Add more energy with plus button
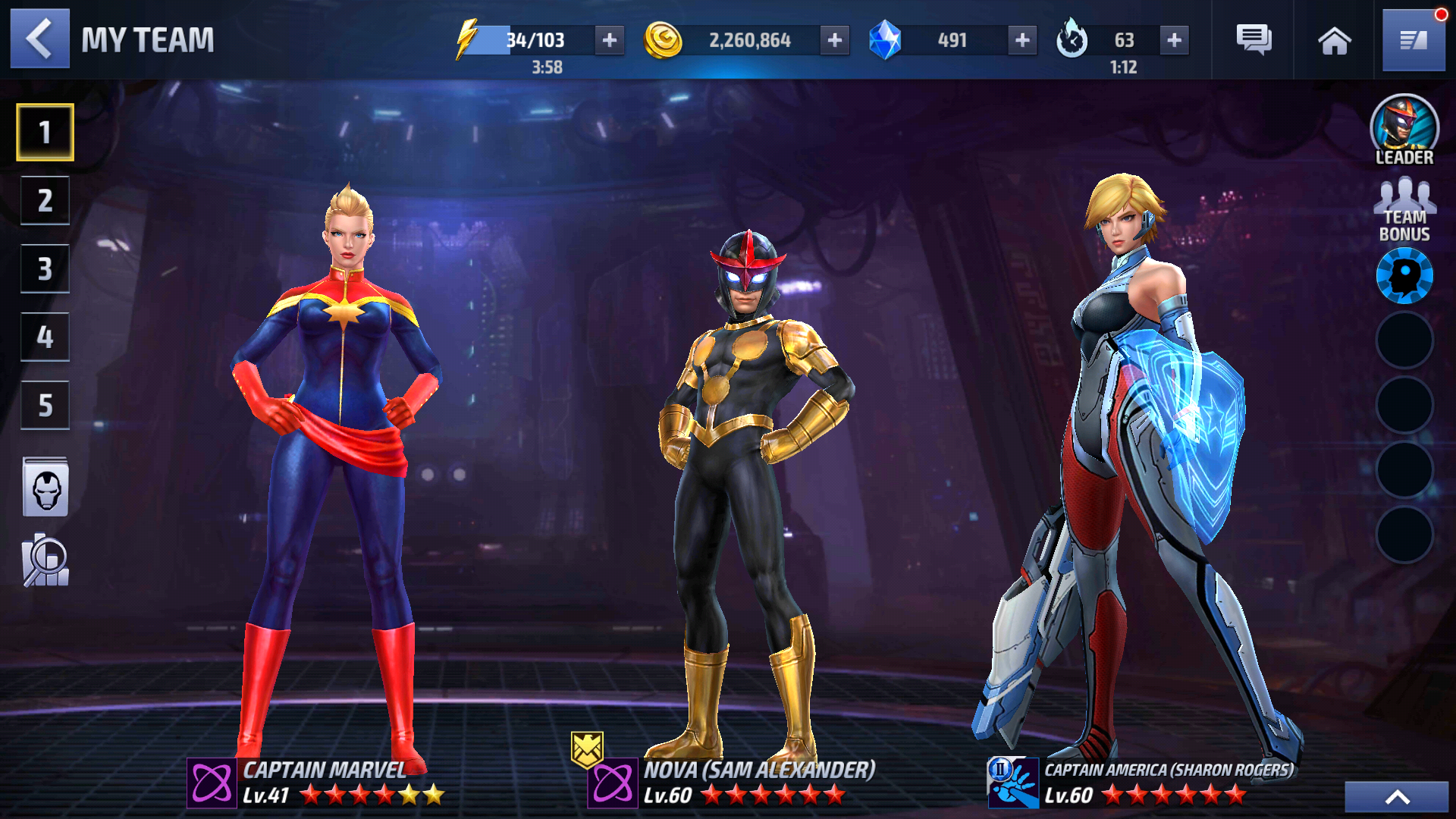 click(x=609, y=40)
